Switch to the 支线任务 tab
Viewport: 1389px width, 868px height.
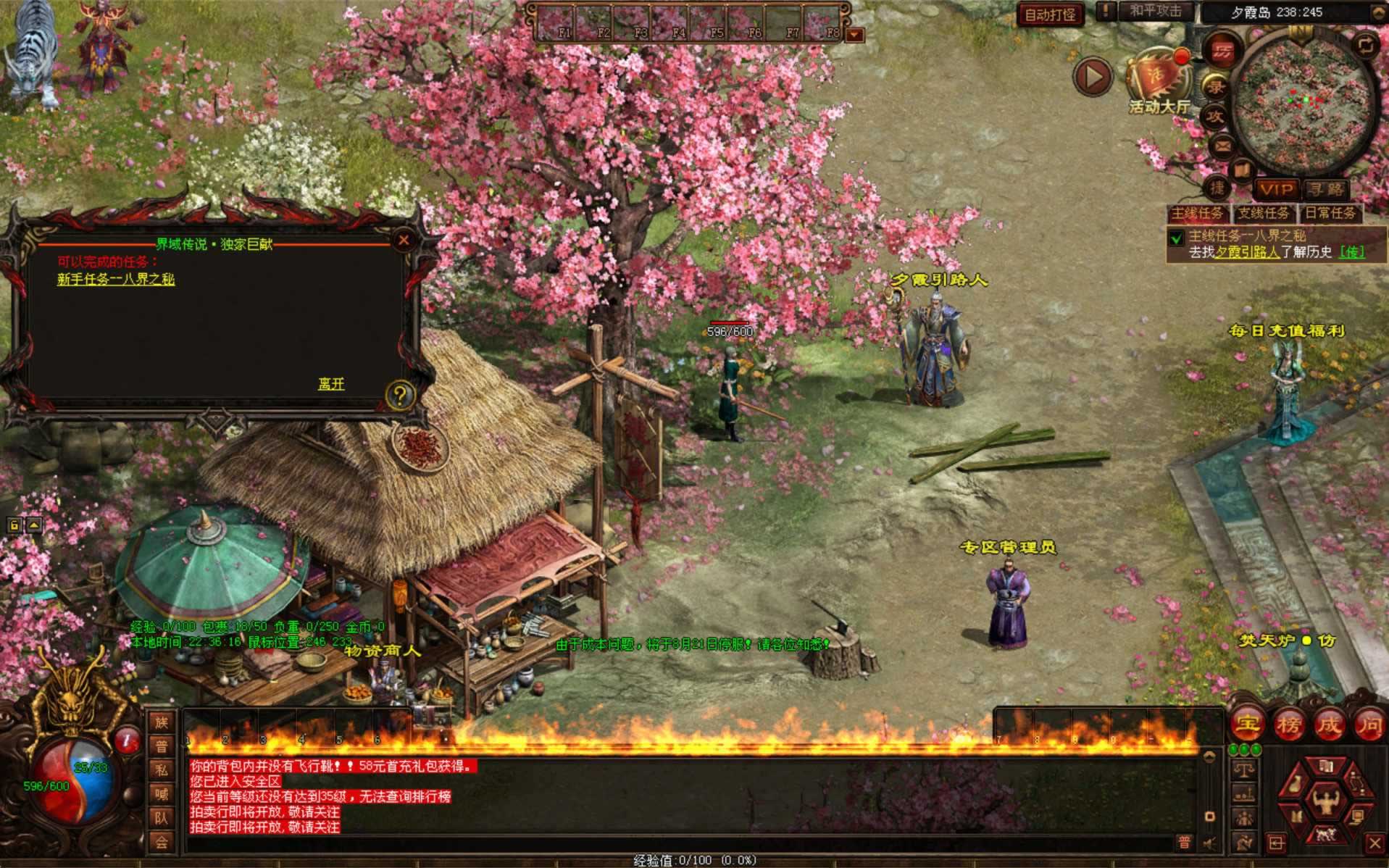tap(1263, 213)
